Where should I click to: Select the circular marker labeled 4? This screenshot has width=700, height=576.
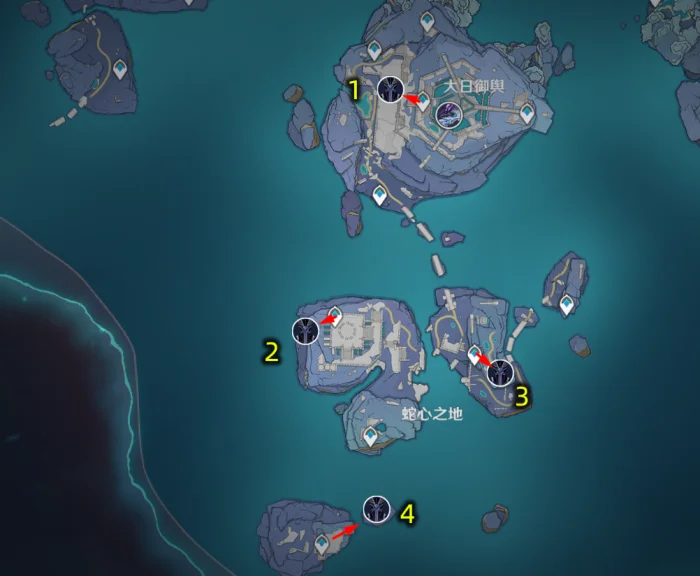pos(377,509)
